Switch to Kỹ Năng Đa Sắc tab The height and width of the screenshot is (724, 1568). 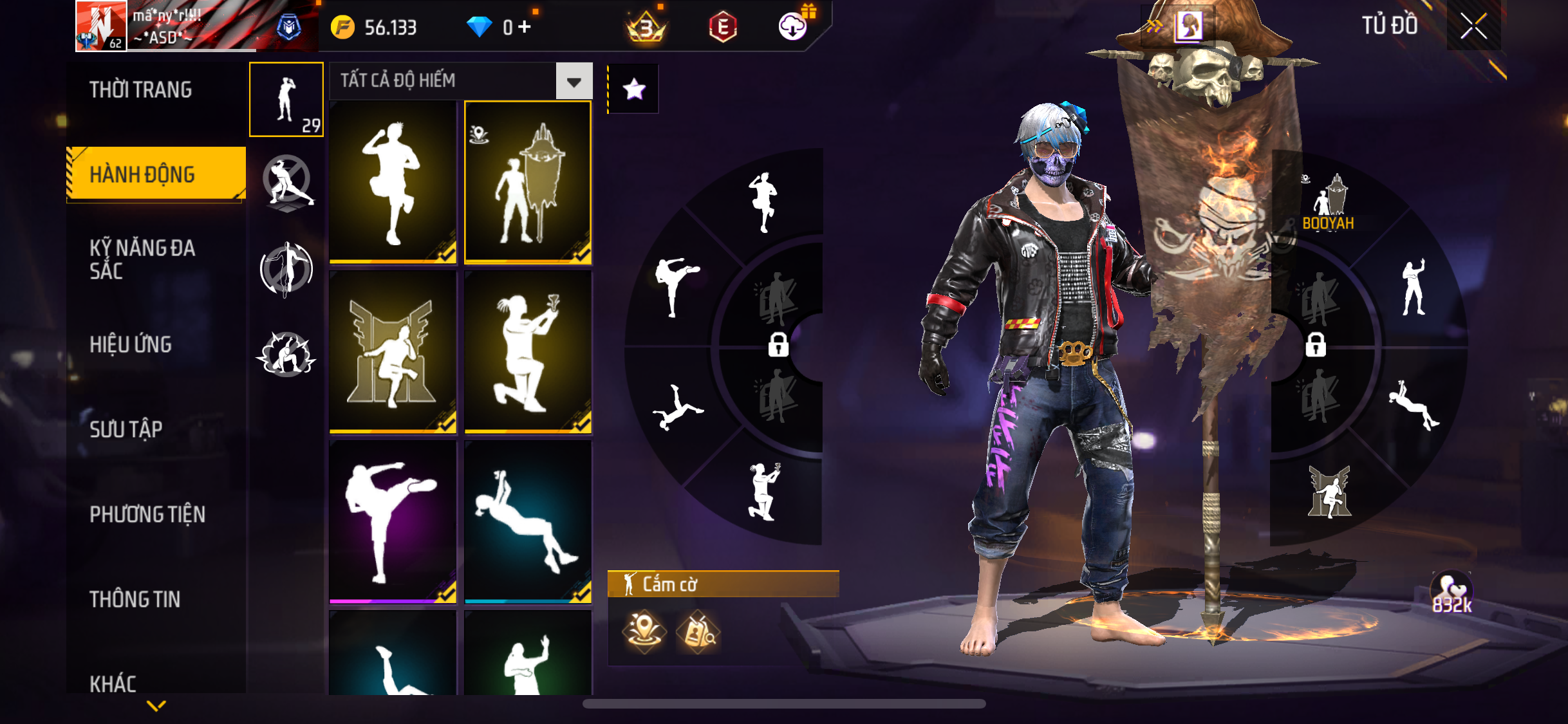point(142,259)
